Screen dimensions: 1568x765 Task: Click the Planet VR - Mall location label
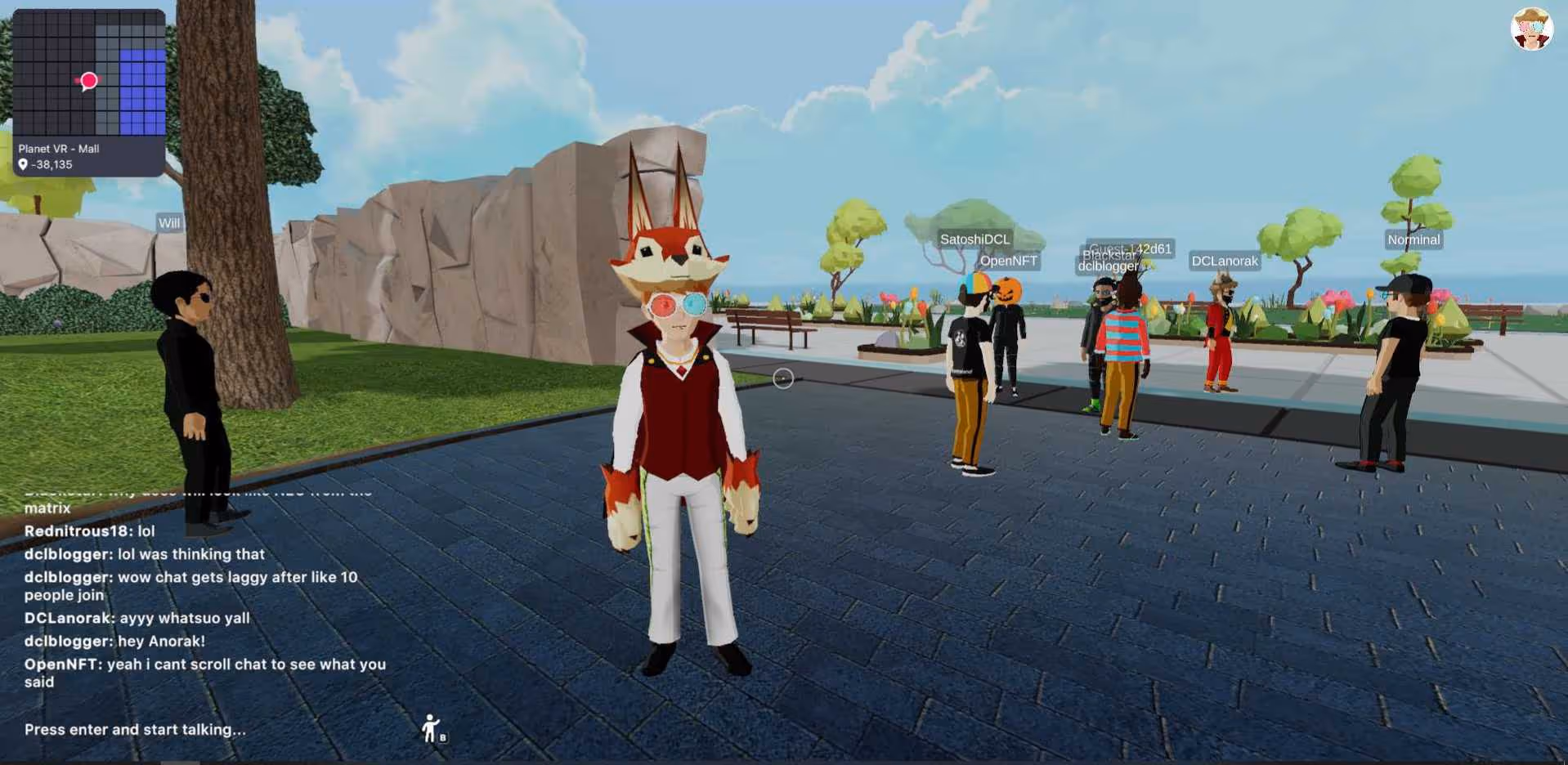[59, 149]
